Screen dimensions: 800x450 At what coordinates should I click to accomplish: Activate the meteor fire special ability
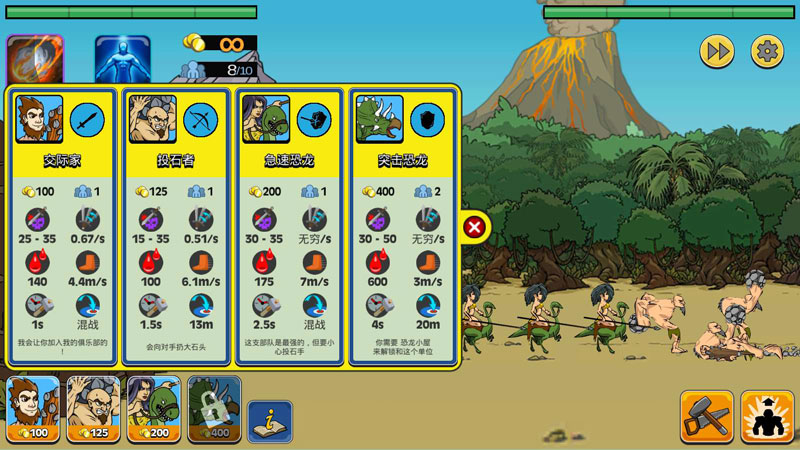coord(35,60)
